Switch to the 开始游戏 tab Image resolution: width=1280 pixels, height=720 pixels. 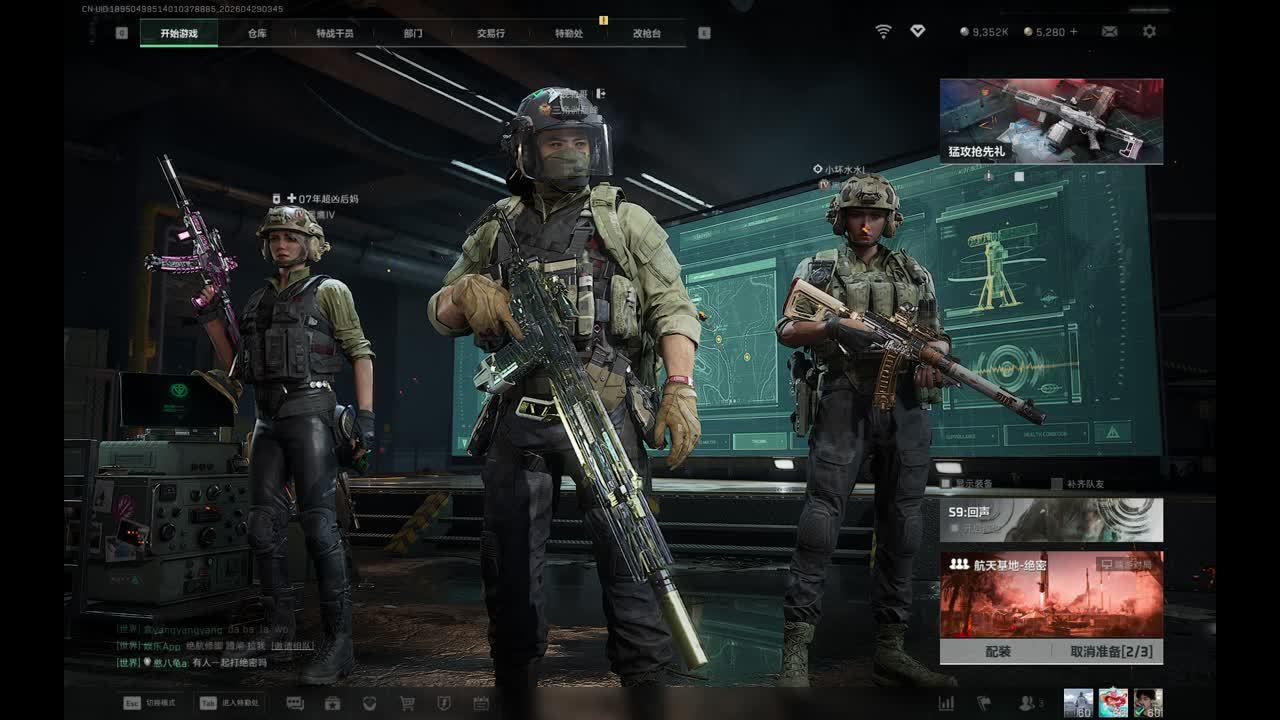pos(179,33)
